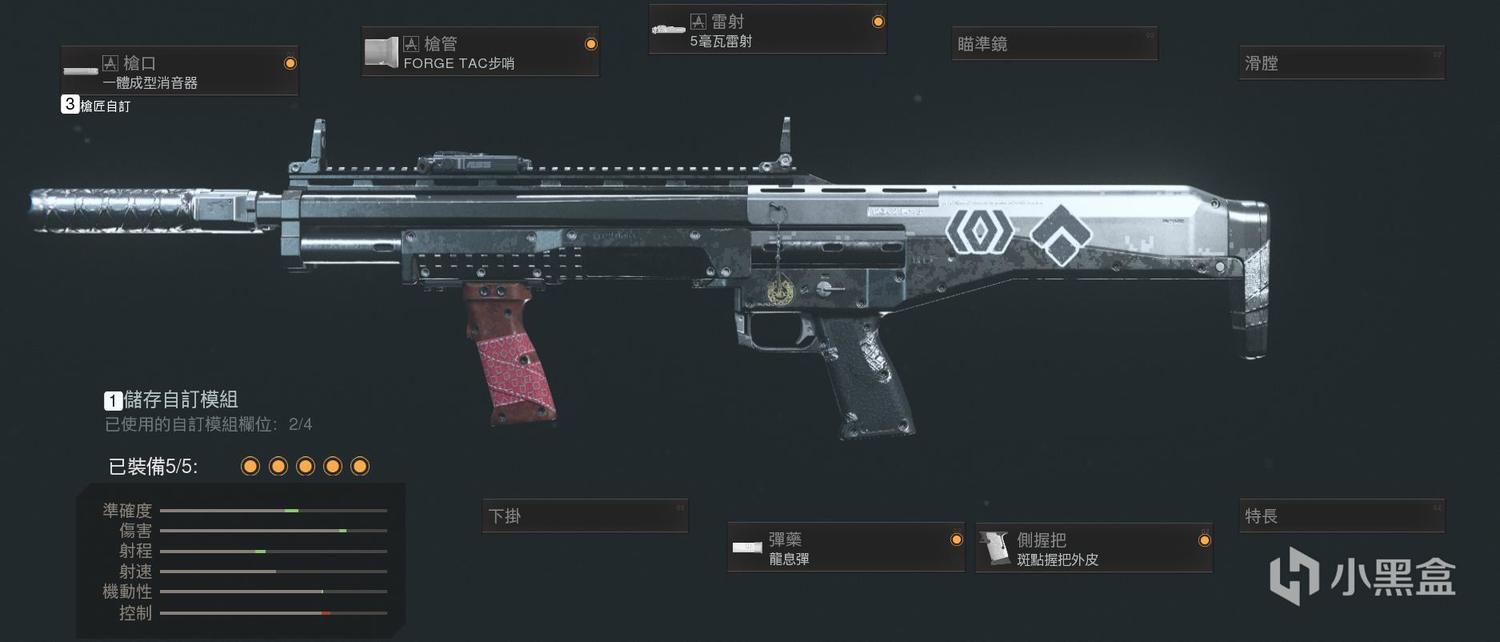
Task: Select the empty 滑膛 slot
Action: click(x=1341, y=63)
